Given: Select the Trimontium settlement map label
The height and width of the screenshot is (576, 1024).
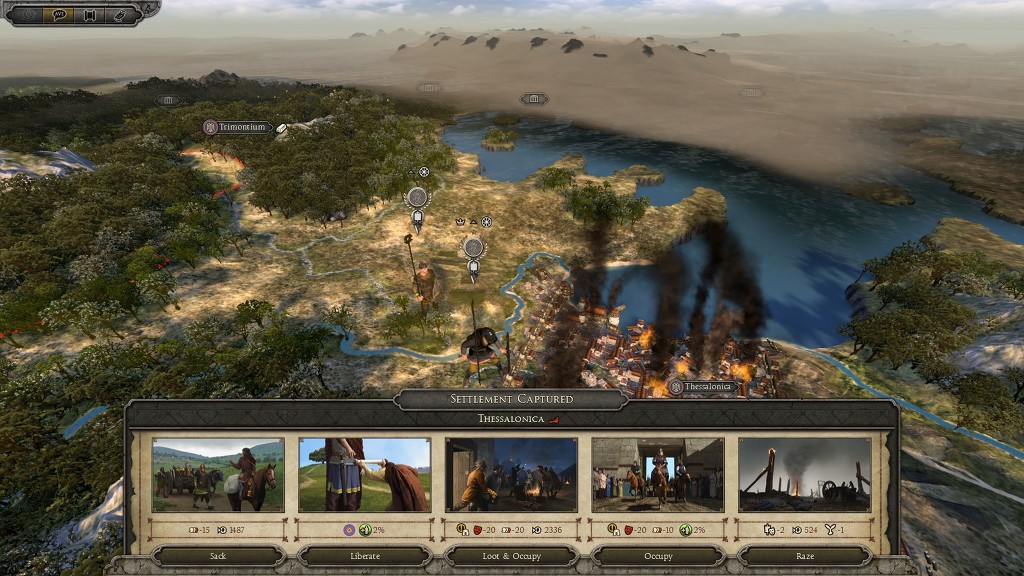Looking at the screenshot, I should tap(238, 128).
